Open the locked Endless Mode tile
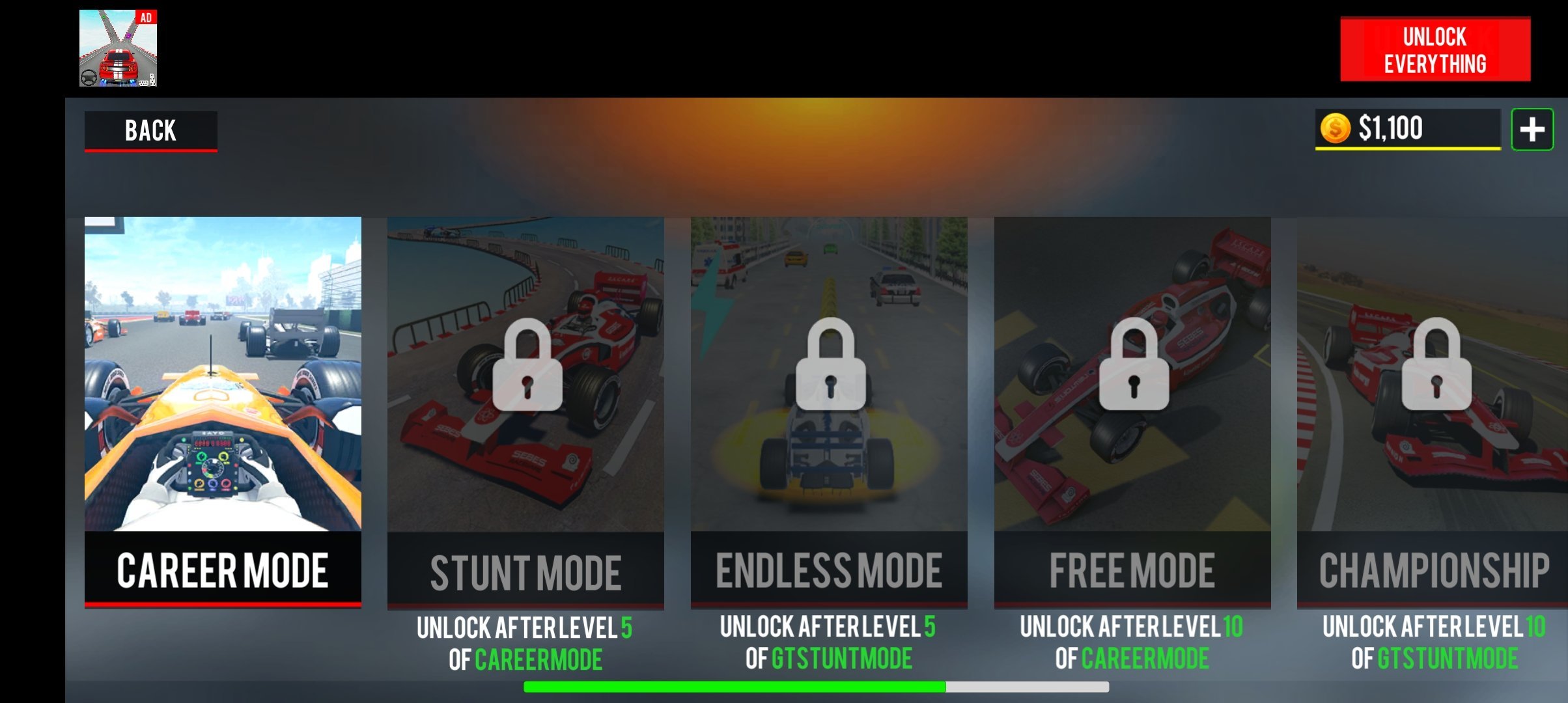 tap(829, 411)
